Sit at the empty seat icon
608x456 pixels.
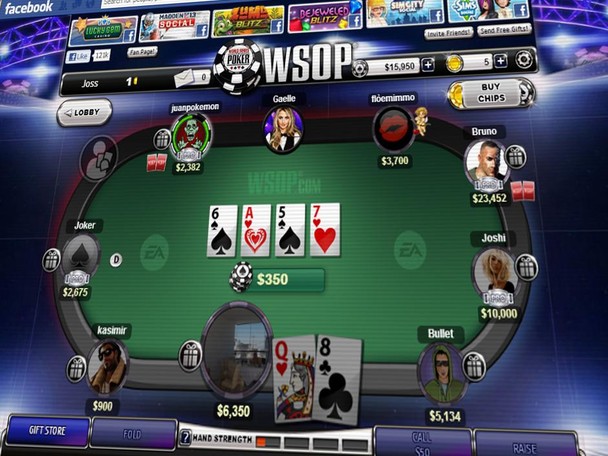click(99, 158)
